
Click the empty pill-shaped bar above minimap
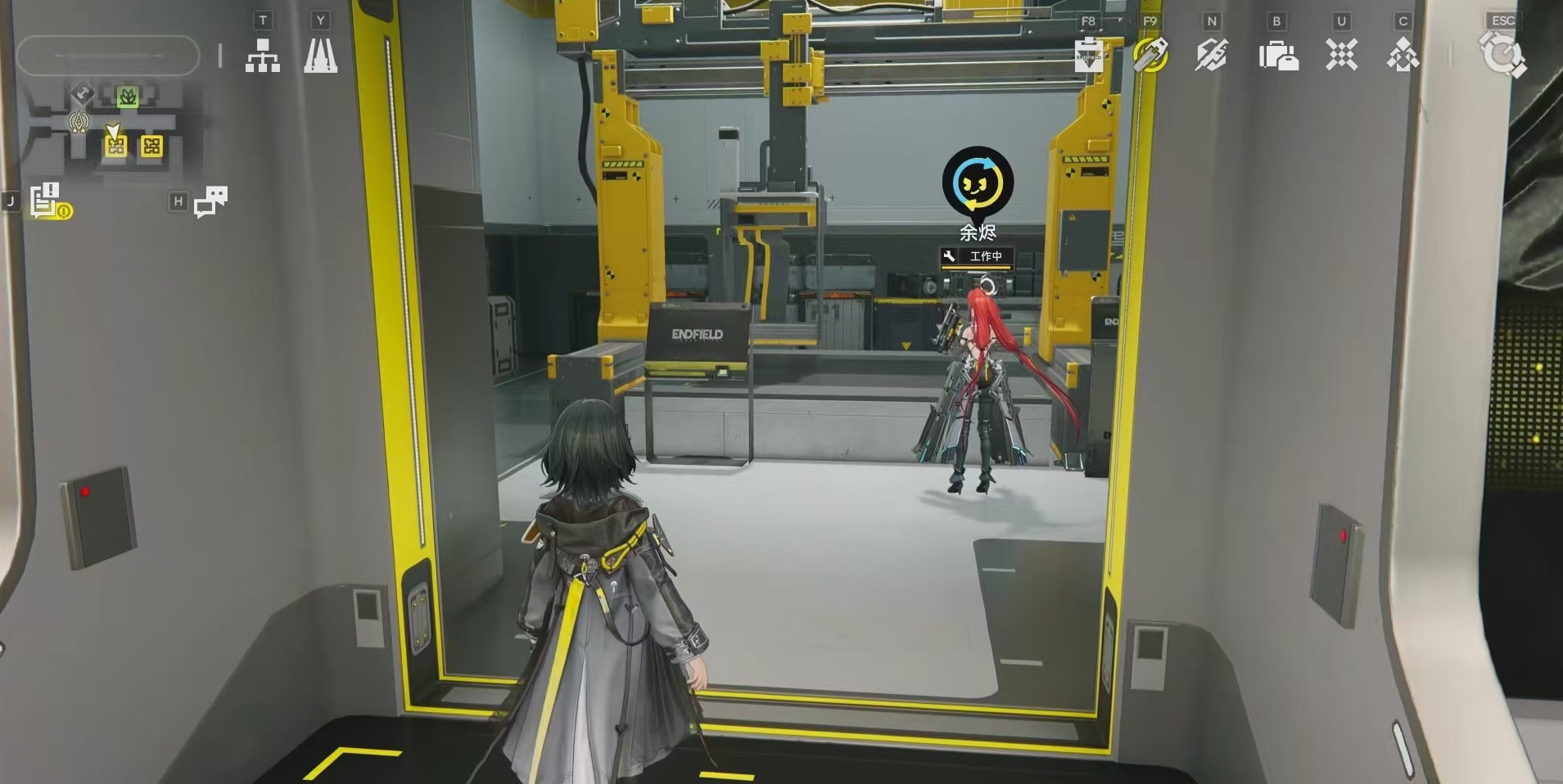click(x=107, y=56)
